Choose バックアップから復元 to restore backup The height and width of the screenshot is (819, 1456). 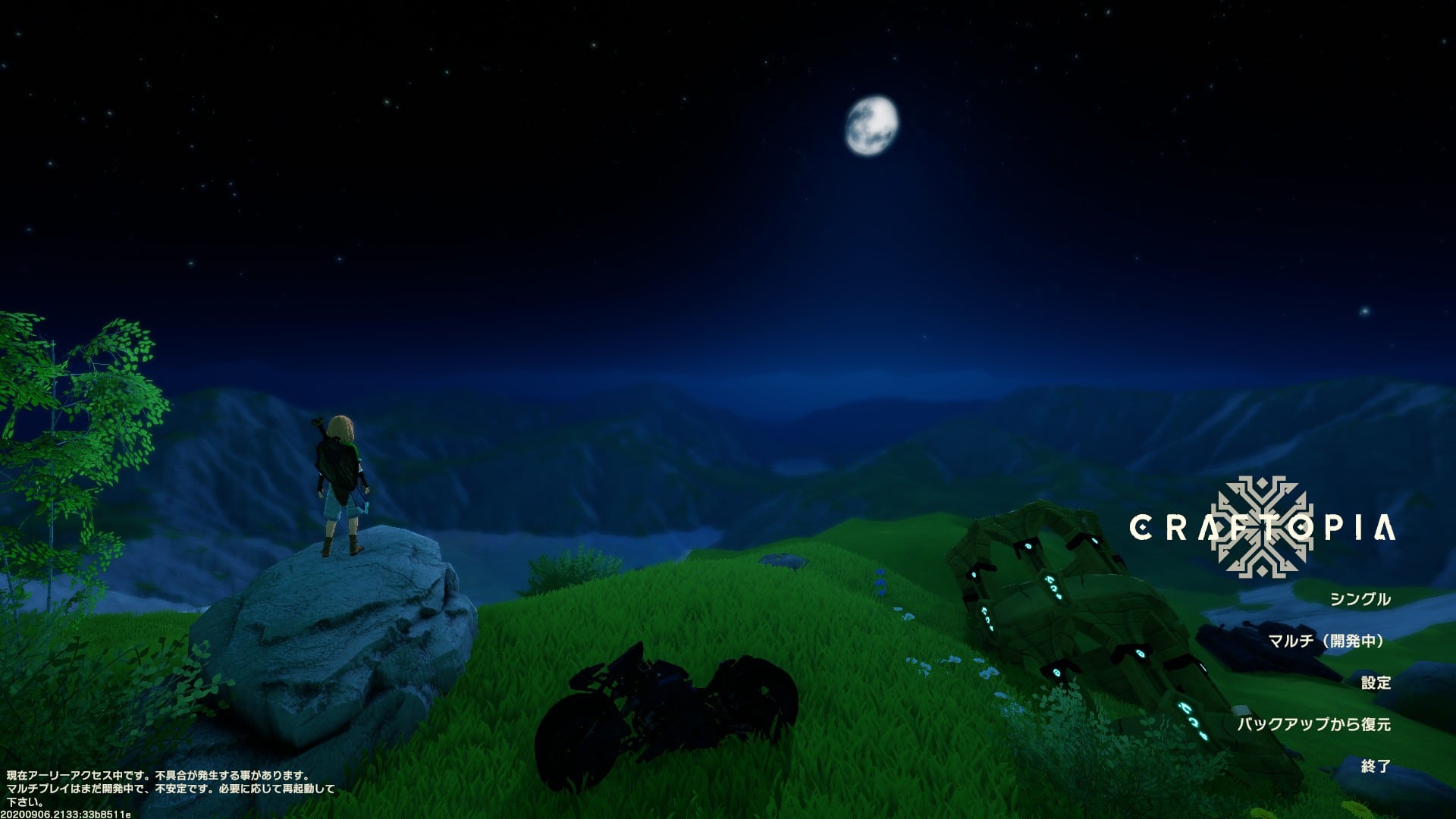(1314, 724)
